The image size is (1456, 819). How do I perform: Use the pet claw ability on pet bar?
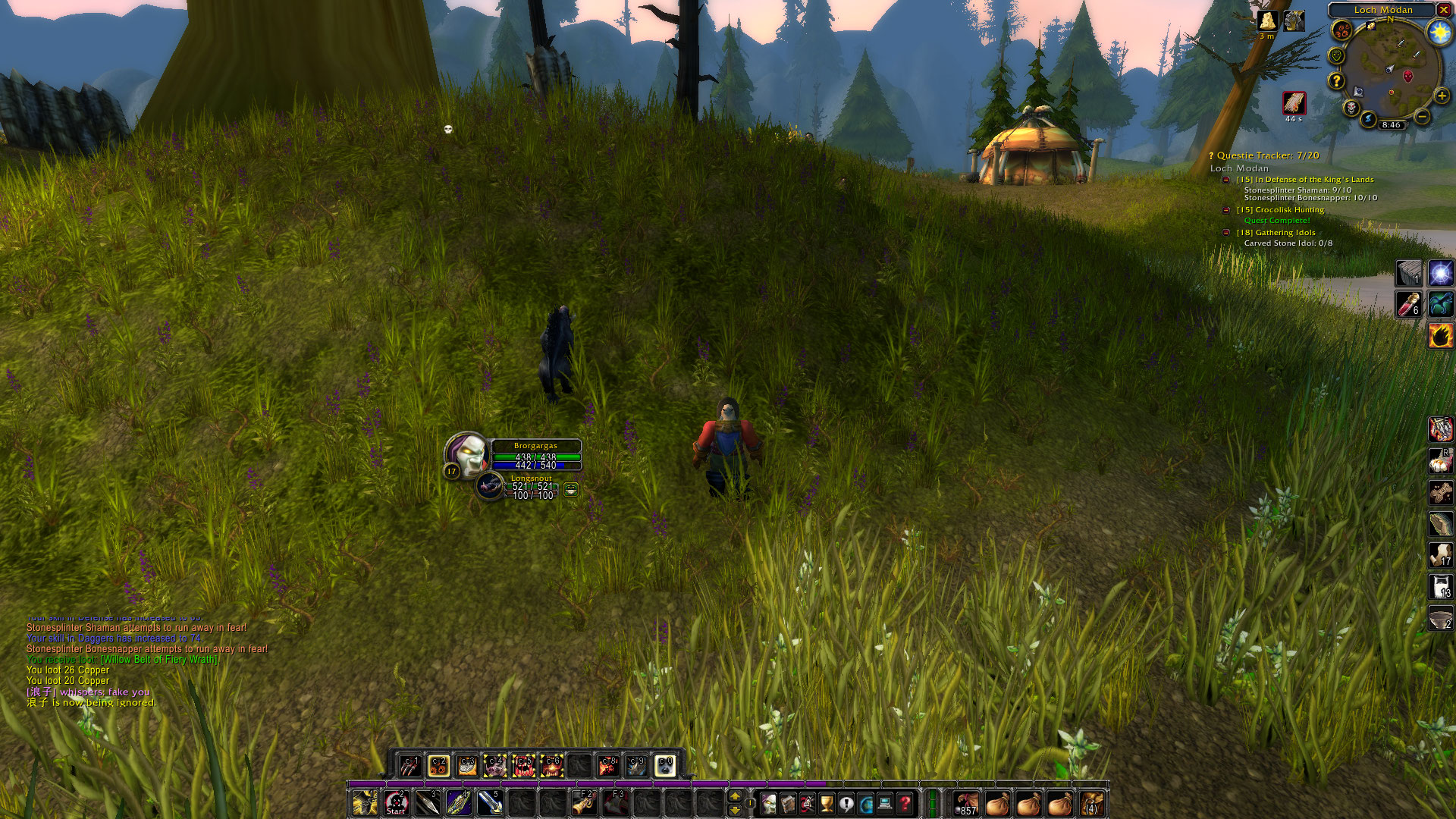[x=410, y=766]
